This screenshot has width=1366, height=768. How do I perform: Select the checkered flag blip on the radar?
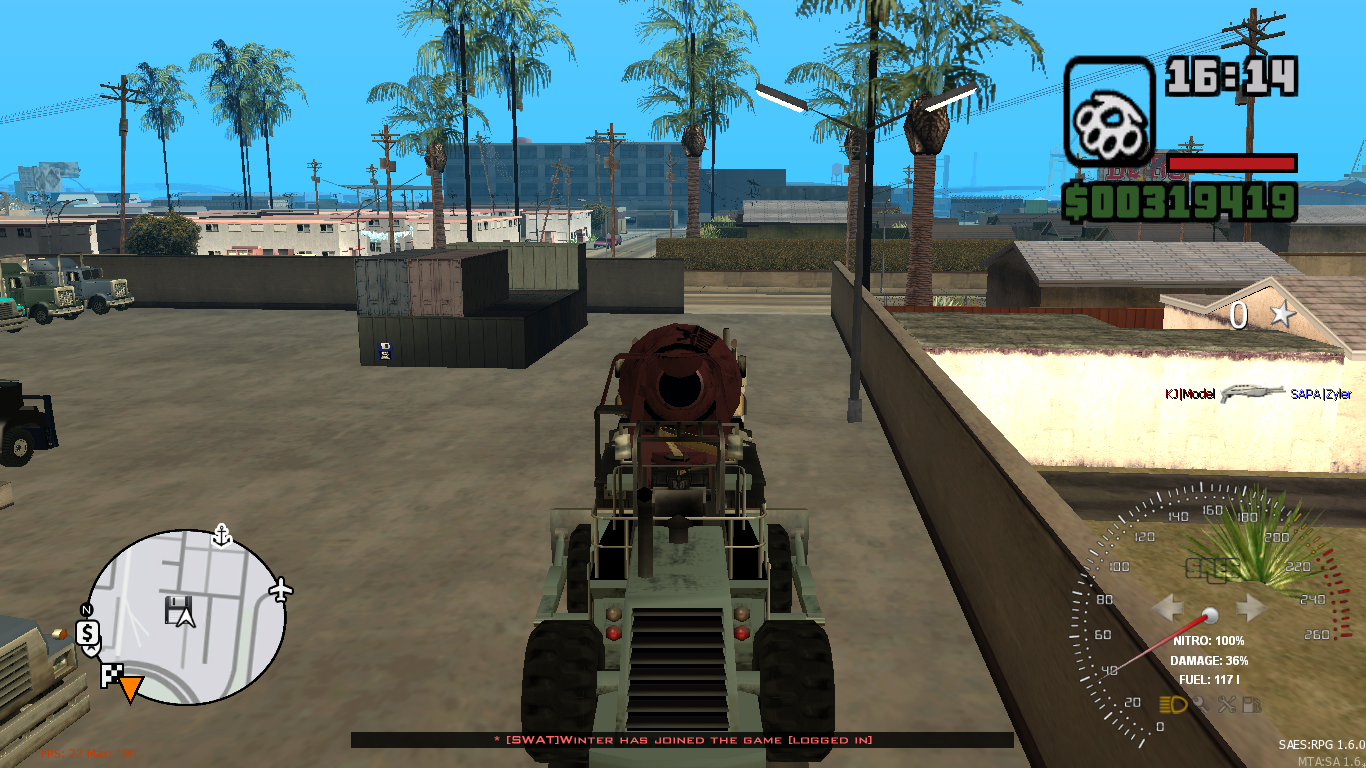click(110, 673)
